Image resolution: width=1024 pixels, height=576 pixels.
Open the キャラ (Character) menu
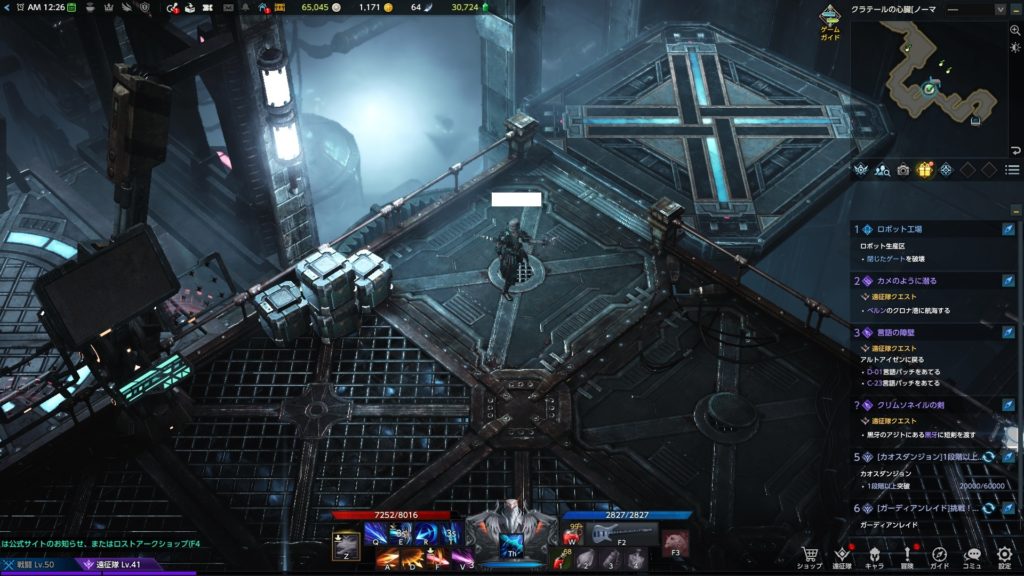click(874, 555)
